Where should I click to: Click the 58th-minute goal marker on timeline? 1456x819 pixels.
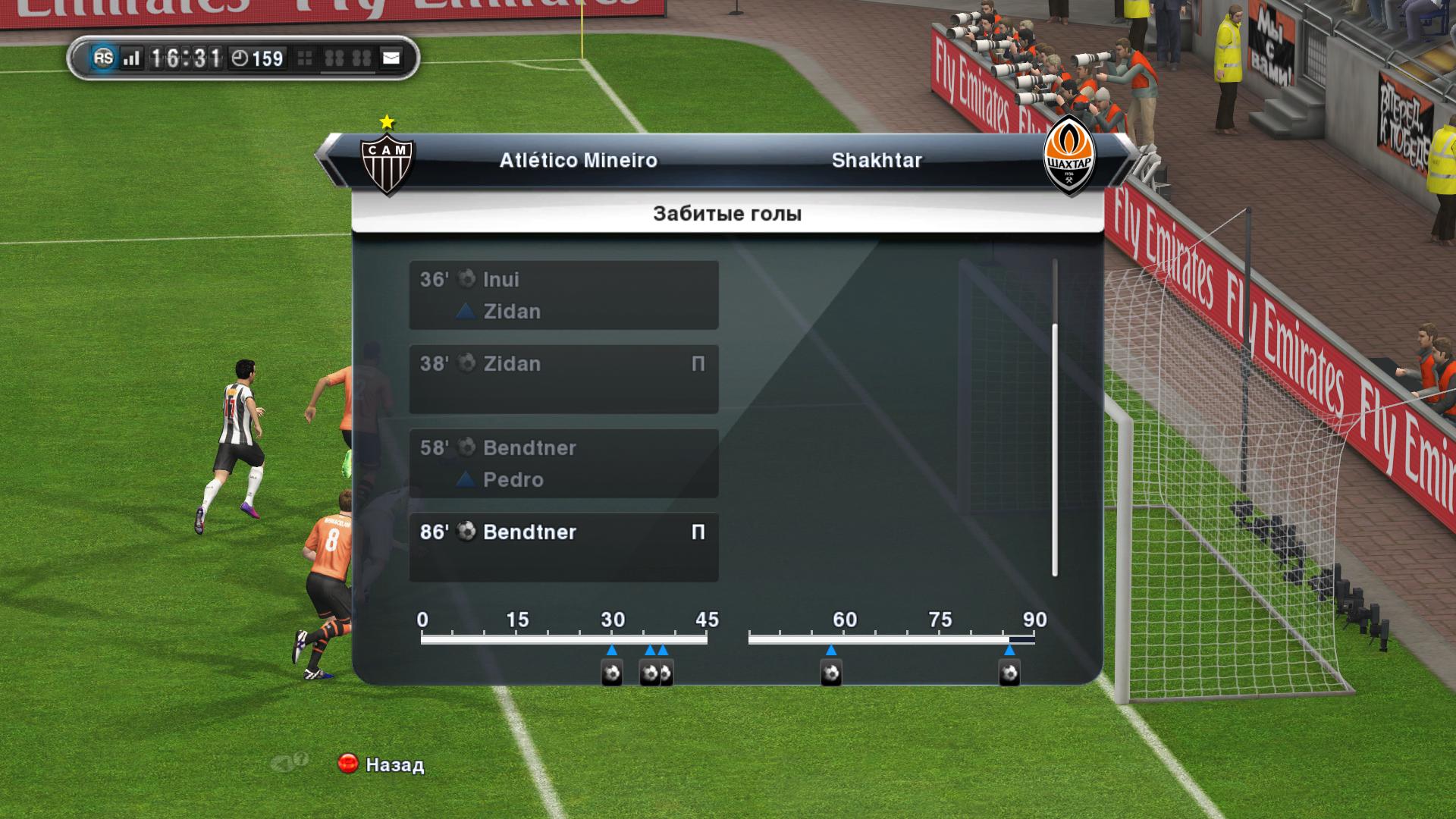click(x=831, y=673)
